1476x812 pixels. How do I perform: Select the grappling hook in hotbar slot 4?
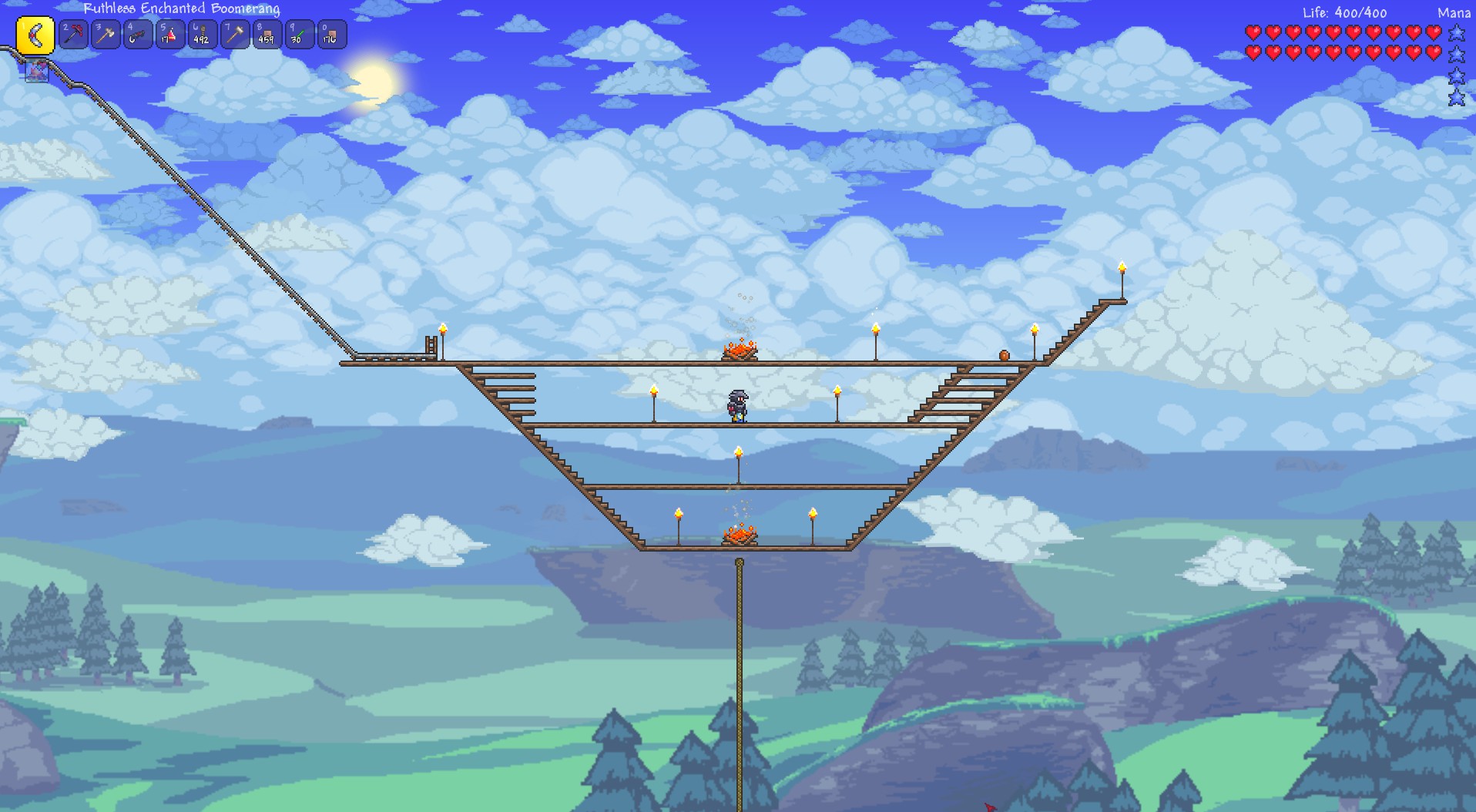(x=138, y=35)
